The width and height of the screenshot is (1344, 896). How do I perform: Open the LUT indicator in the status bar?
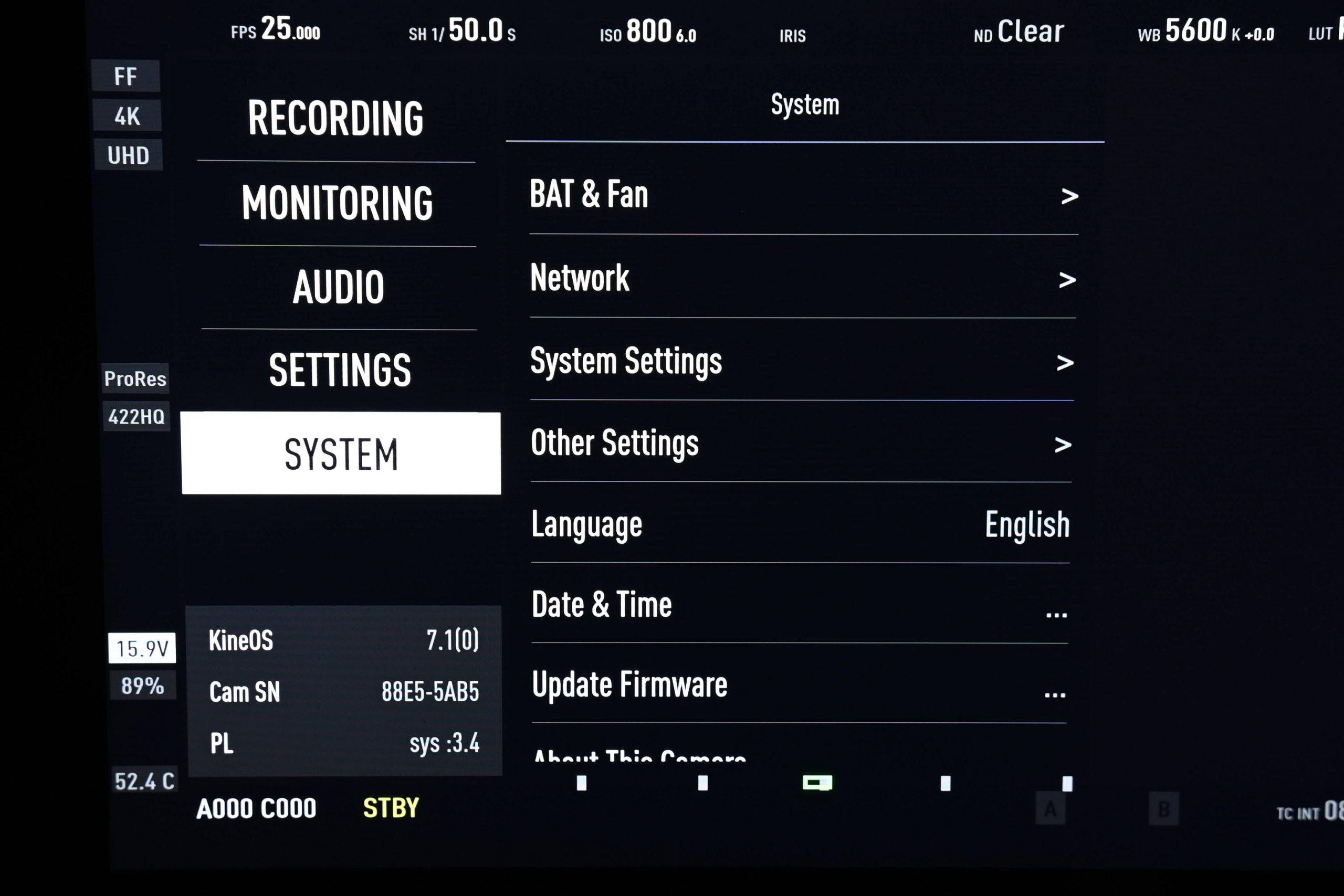point(1323,33)
